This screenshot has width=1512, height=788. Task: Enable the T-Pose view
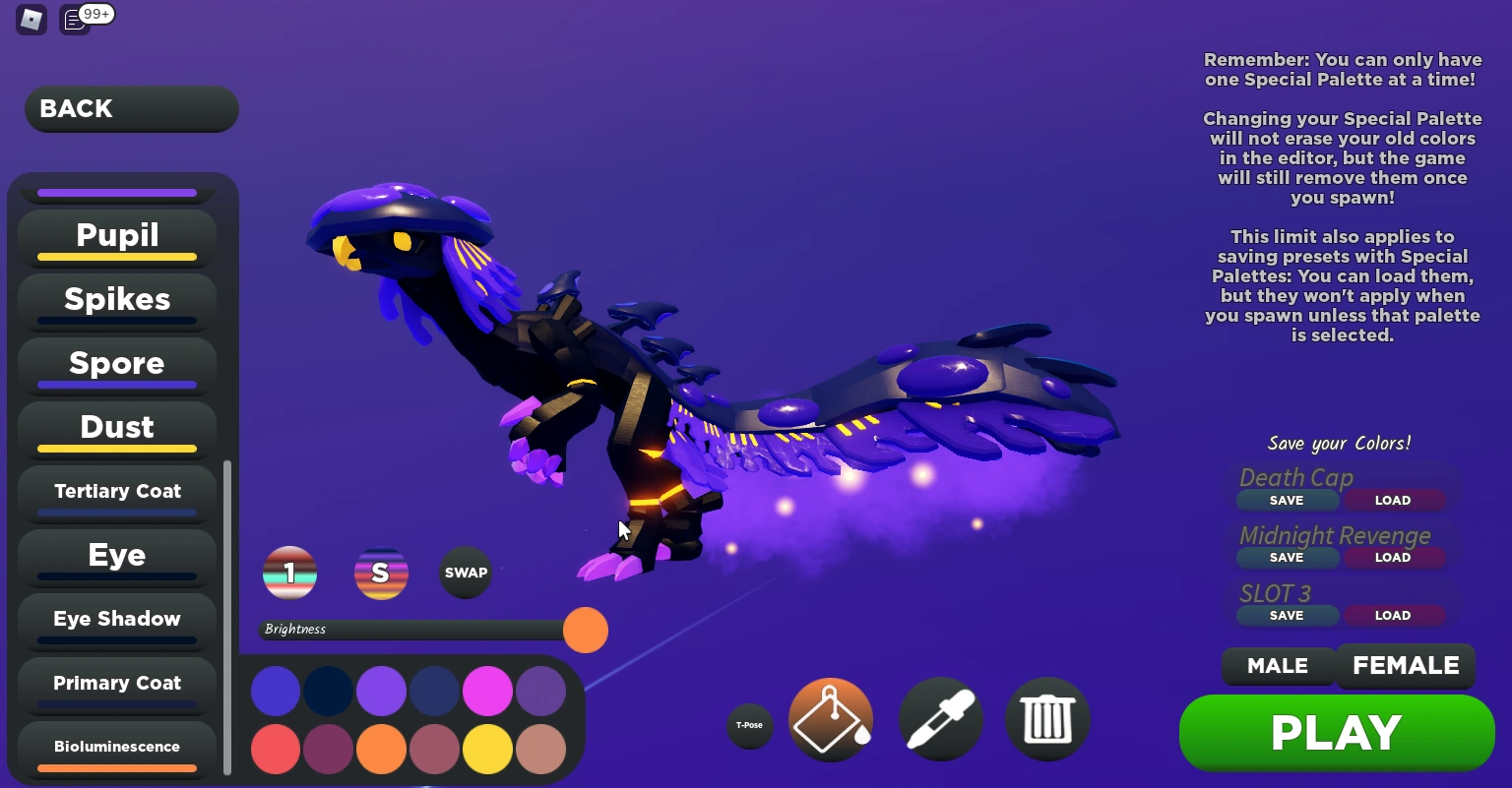750,725
